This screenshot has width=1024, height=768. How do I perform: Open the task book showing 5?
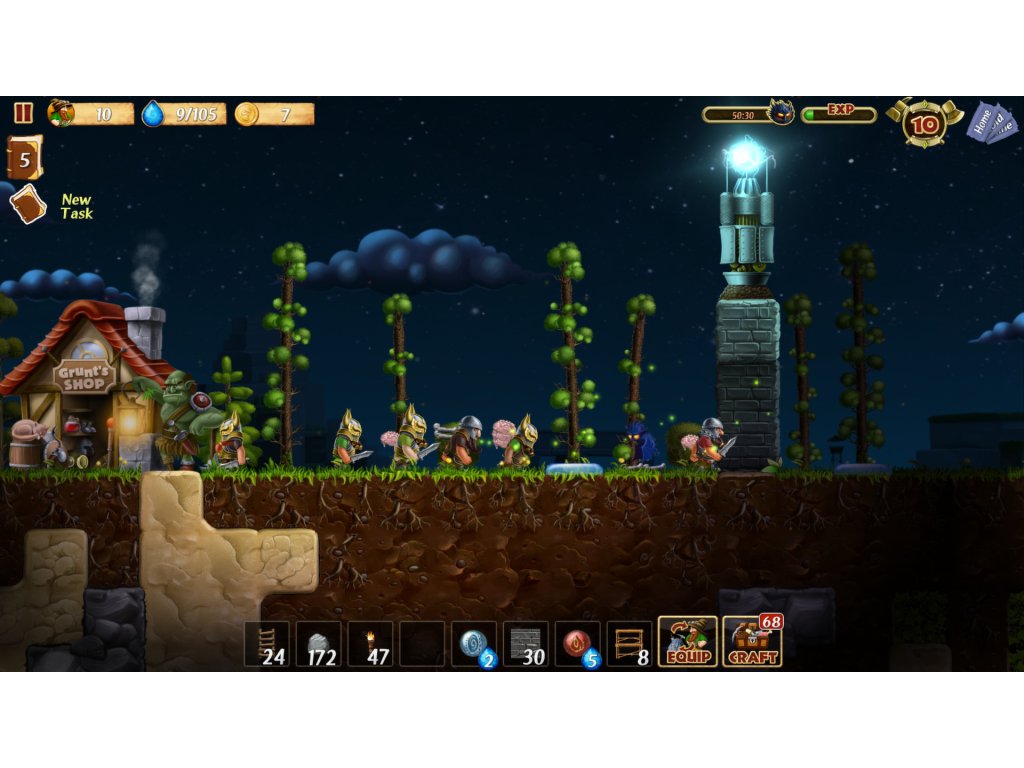[x=25, y=158]
